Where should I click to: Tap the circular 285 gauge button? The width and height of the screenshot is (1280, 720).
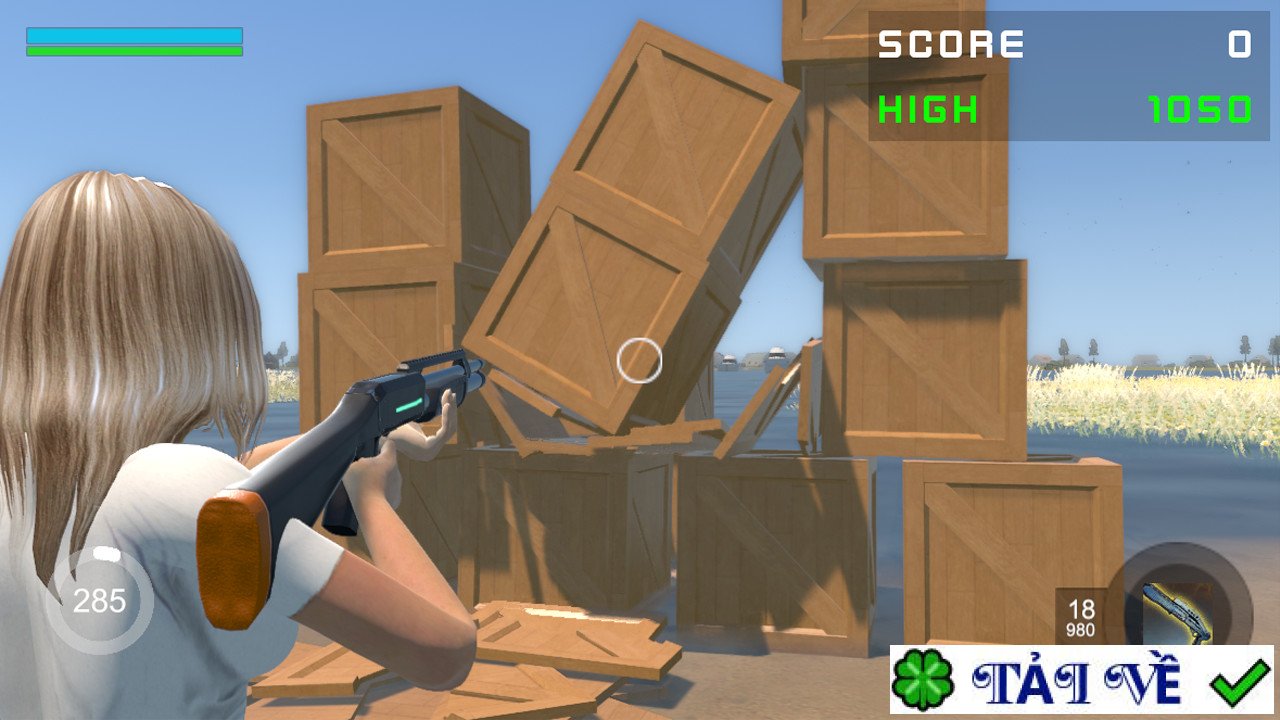click(x=100, y=601)
